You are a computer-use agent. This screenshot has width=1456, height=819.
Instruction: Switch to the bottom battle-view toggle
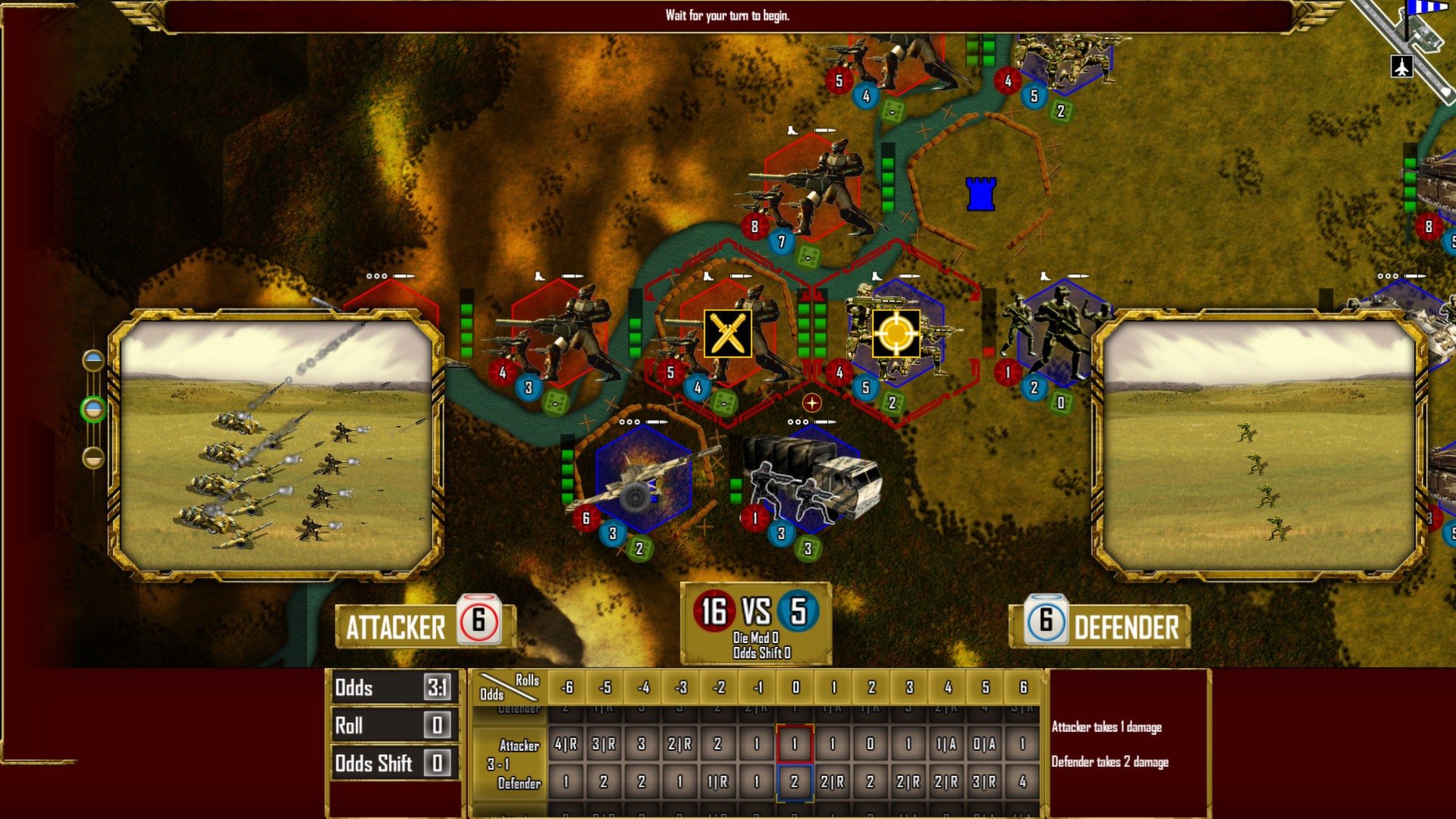click(x=95, y=456)
